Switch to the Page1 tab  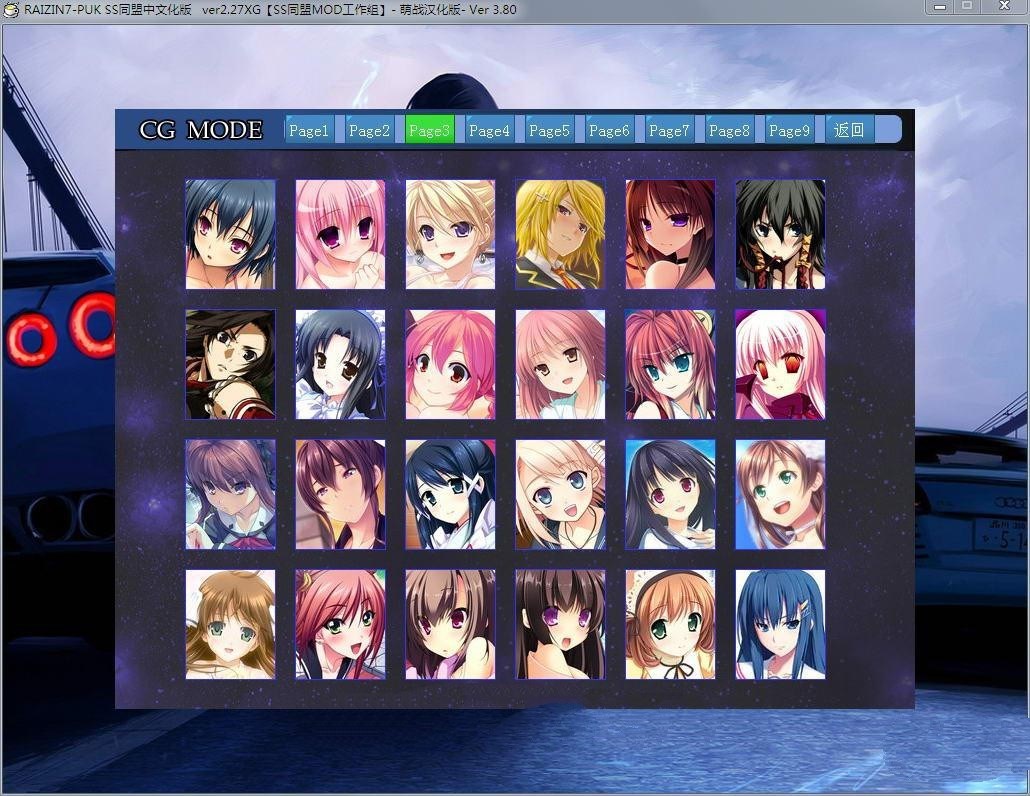(x=309, y=130)
